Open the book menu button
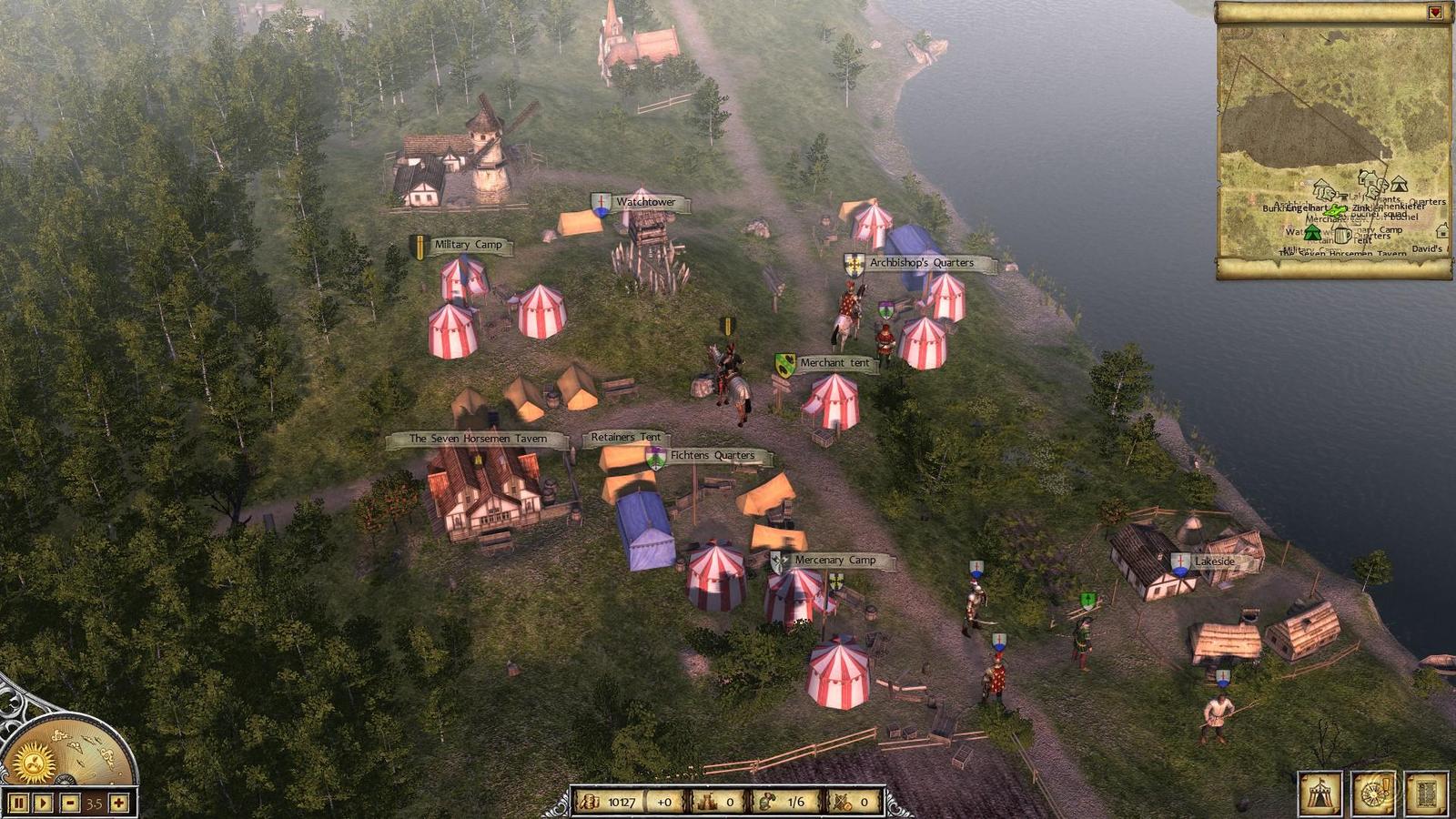This screenshot has width=1456, height=819. pos(1425,794)
